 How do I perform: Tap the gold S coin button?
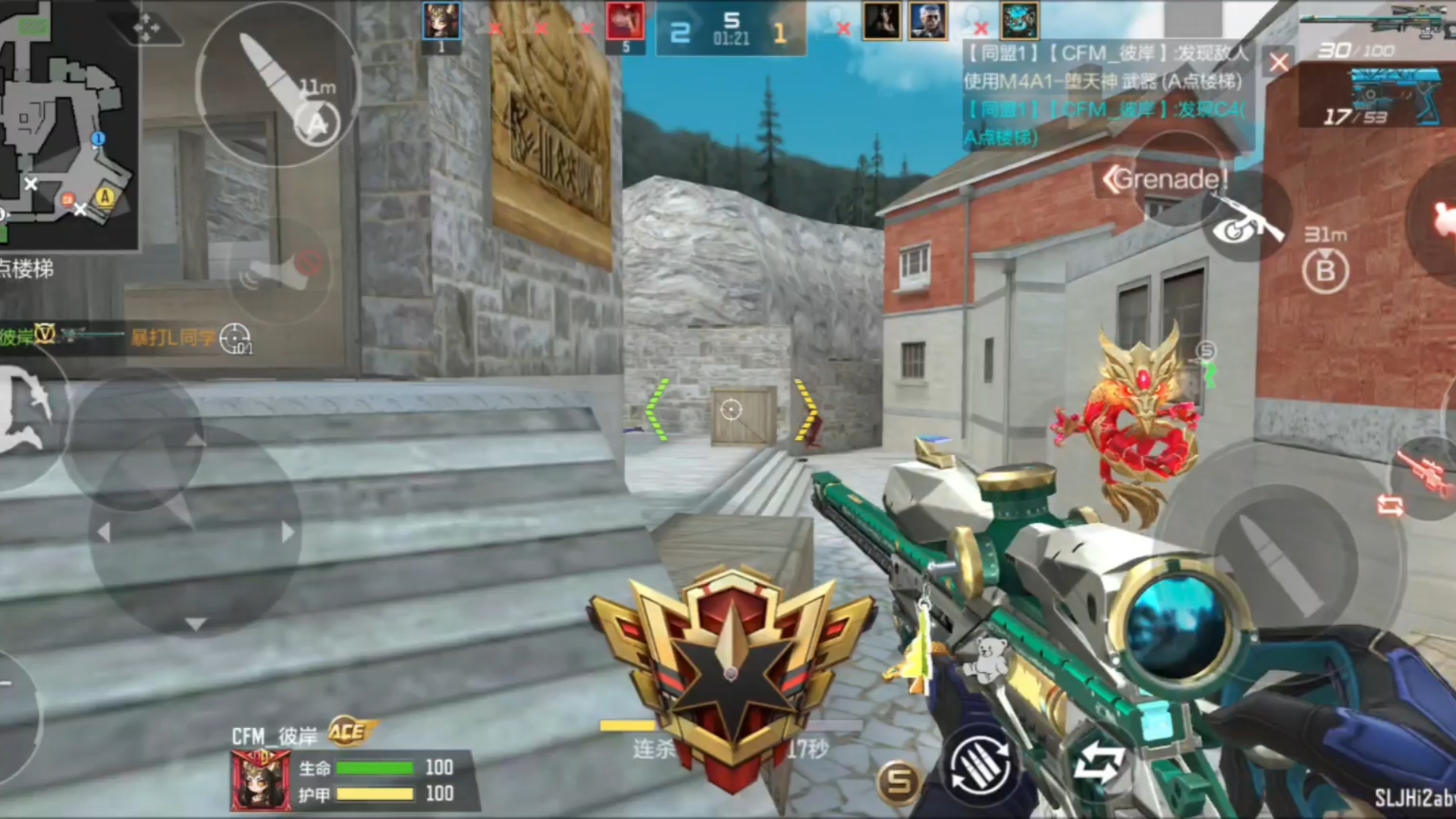tap(899, 782)
